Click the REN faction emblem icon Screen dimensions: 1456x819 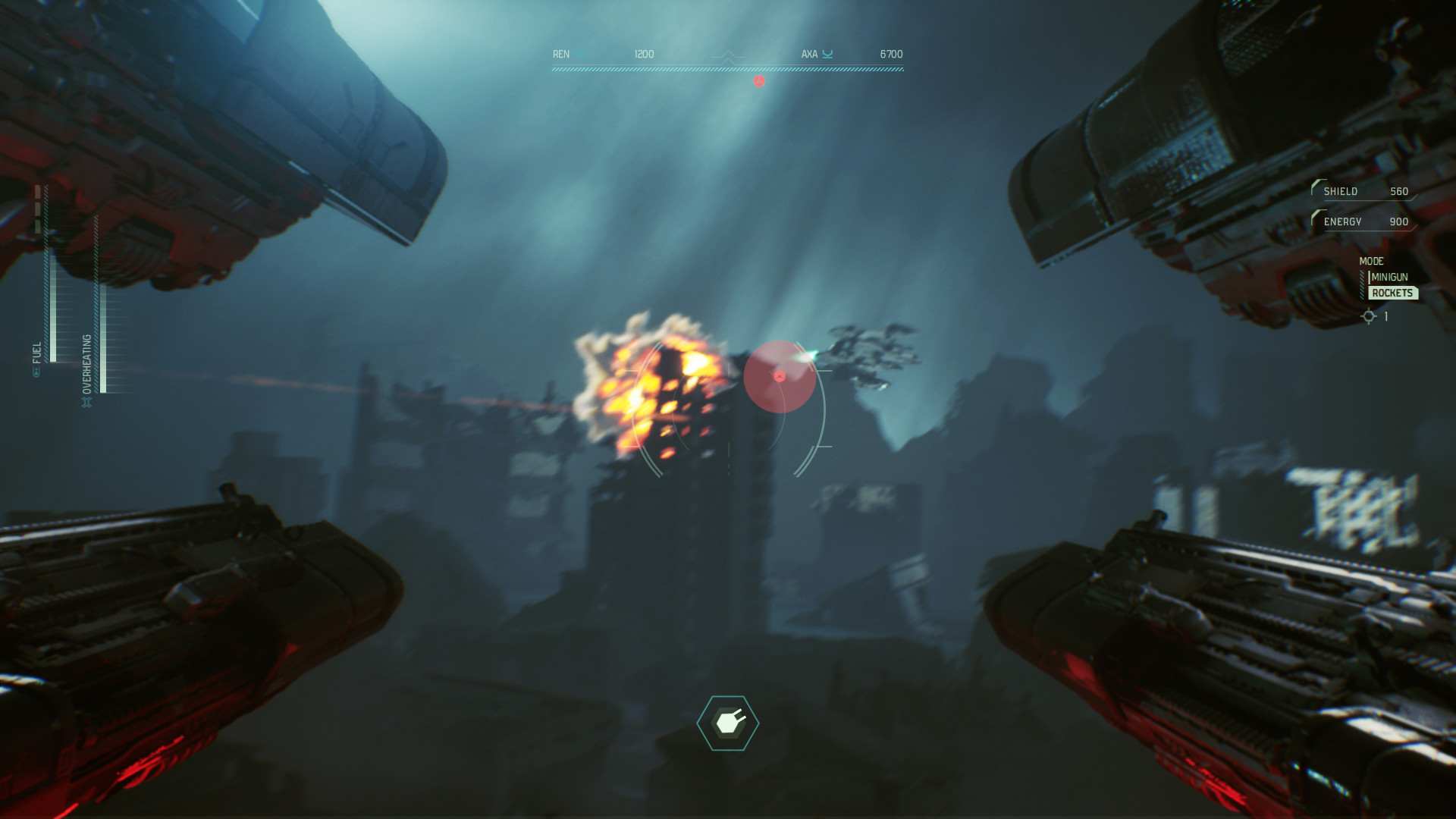tap(578, 55)
